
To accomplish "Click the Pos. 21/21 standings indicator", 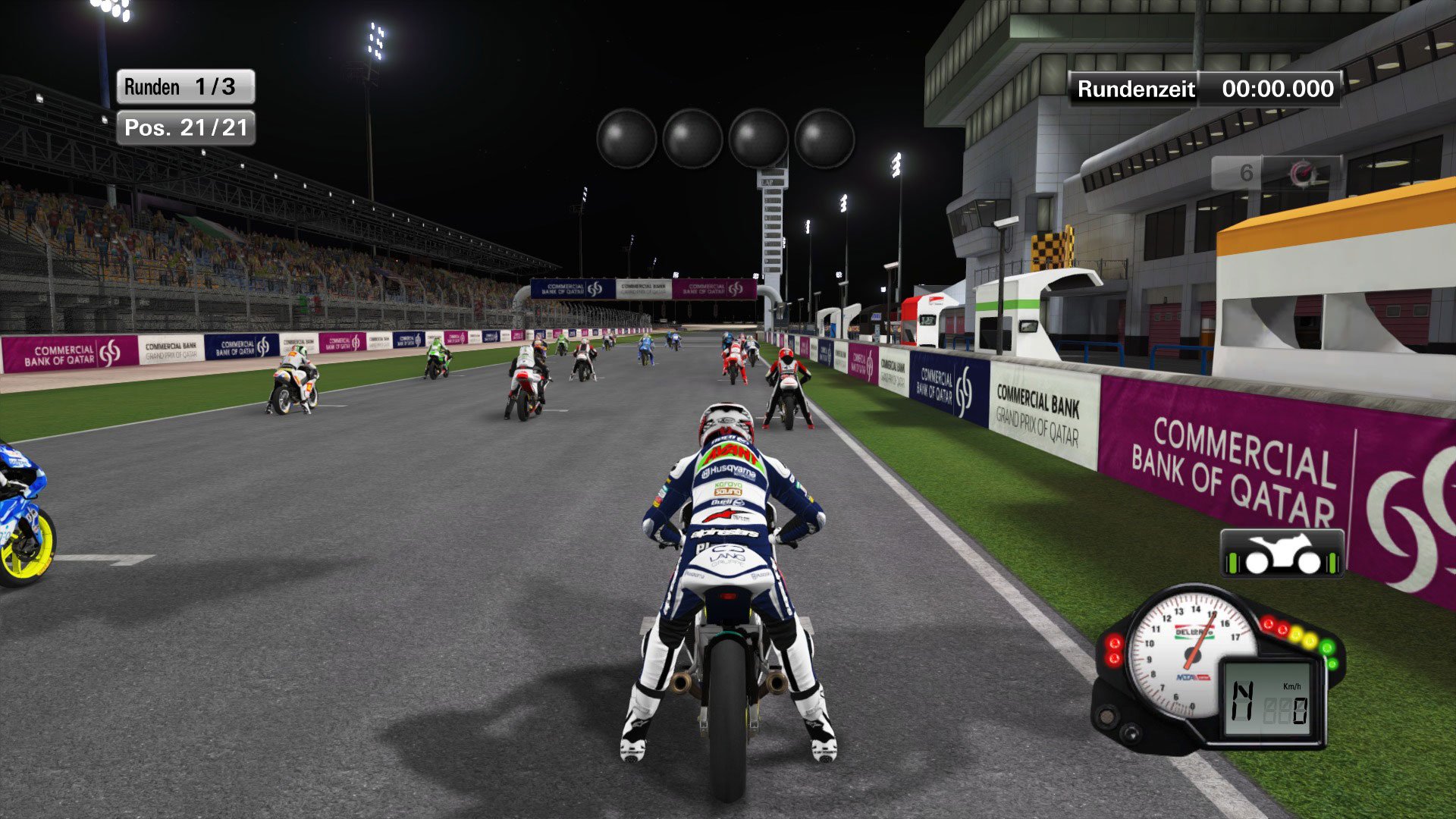I will click(x=186, y=130).
